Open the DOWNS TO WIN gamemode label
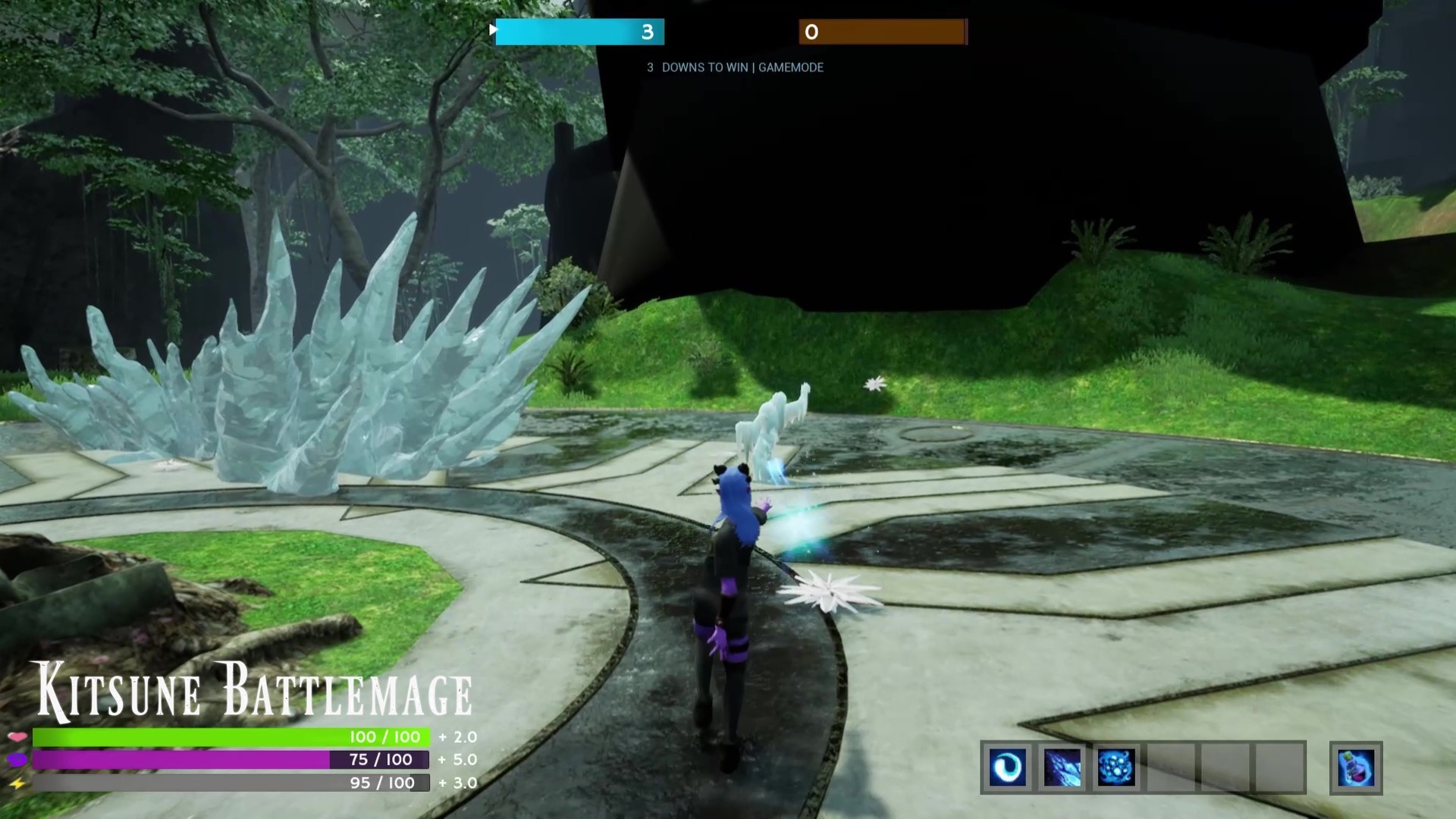 [x=734, y=67]
